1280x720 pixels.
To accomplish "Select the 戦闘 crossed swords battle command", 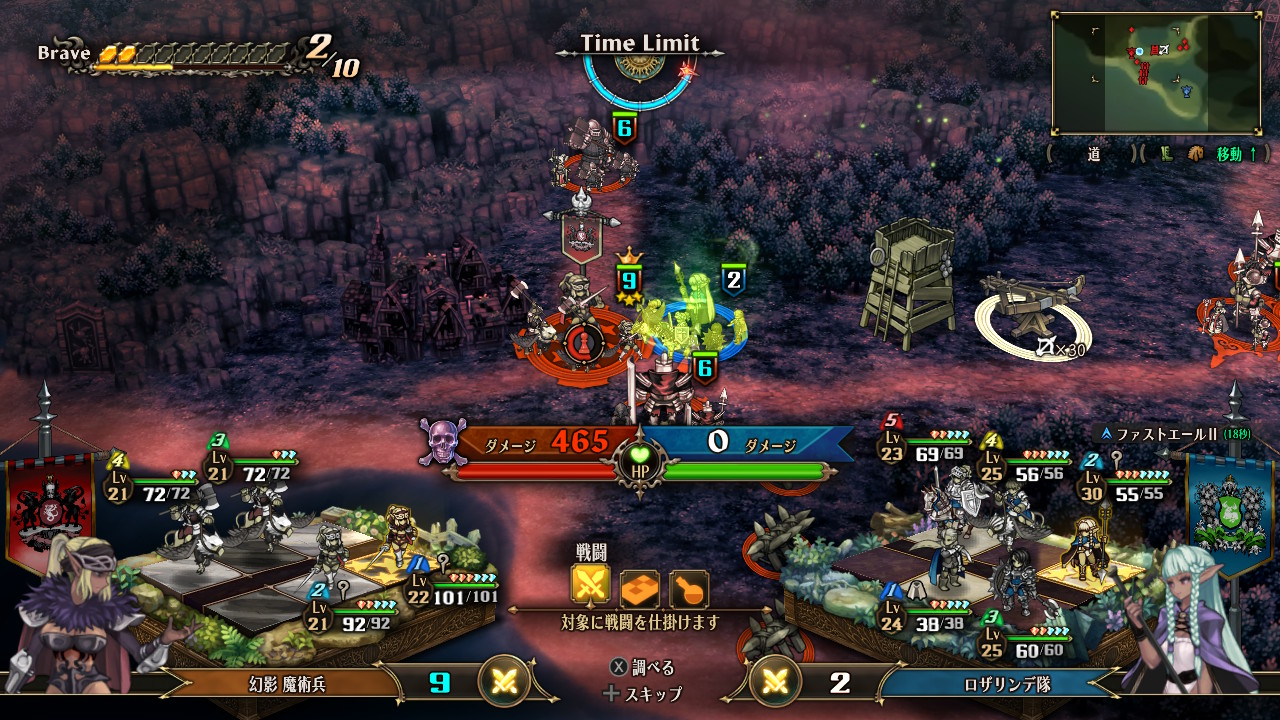I will [x=590, y=587].
